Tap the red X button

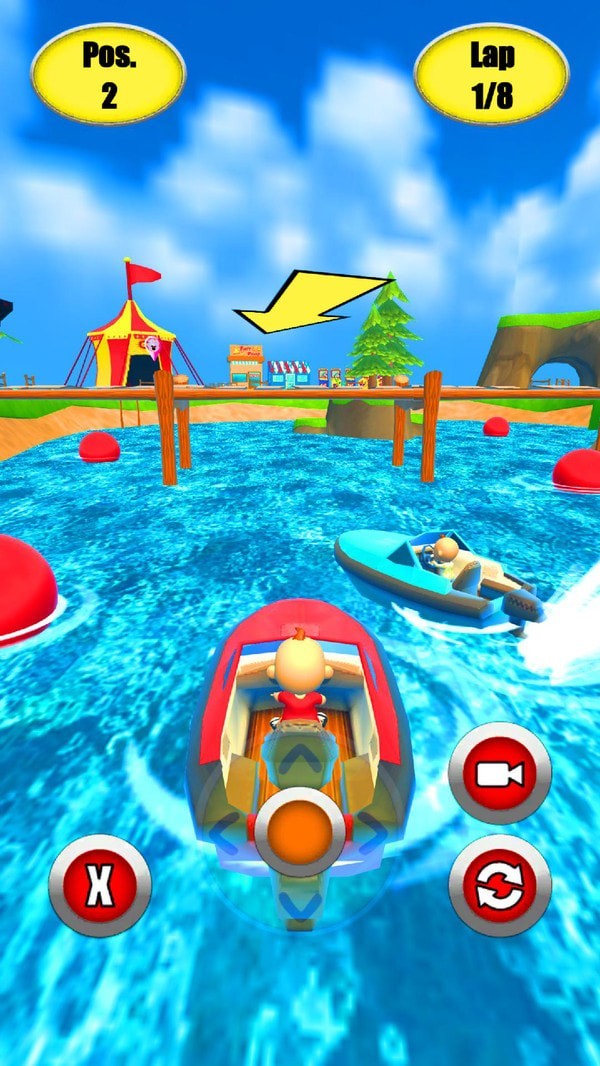coord(100,885)
